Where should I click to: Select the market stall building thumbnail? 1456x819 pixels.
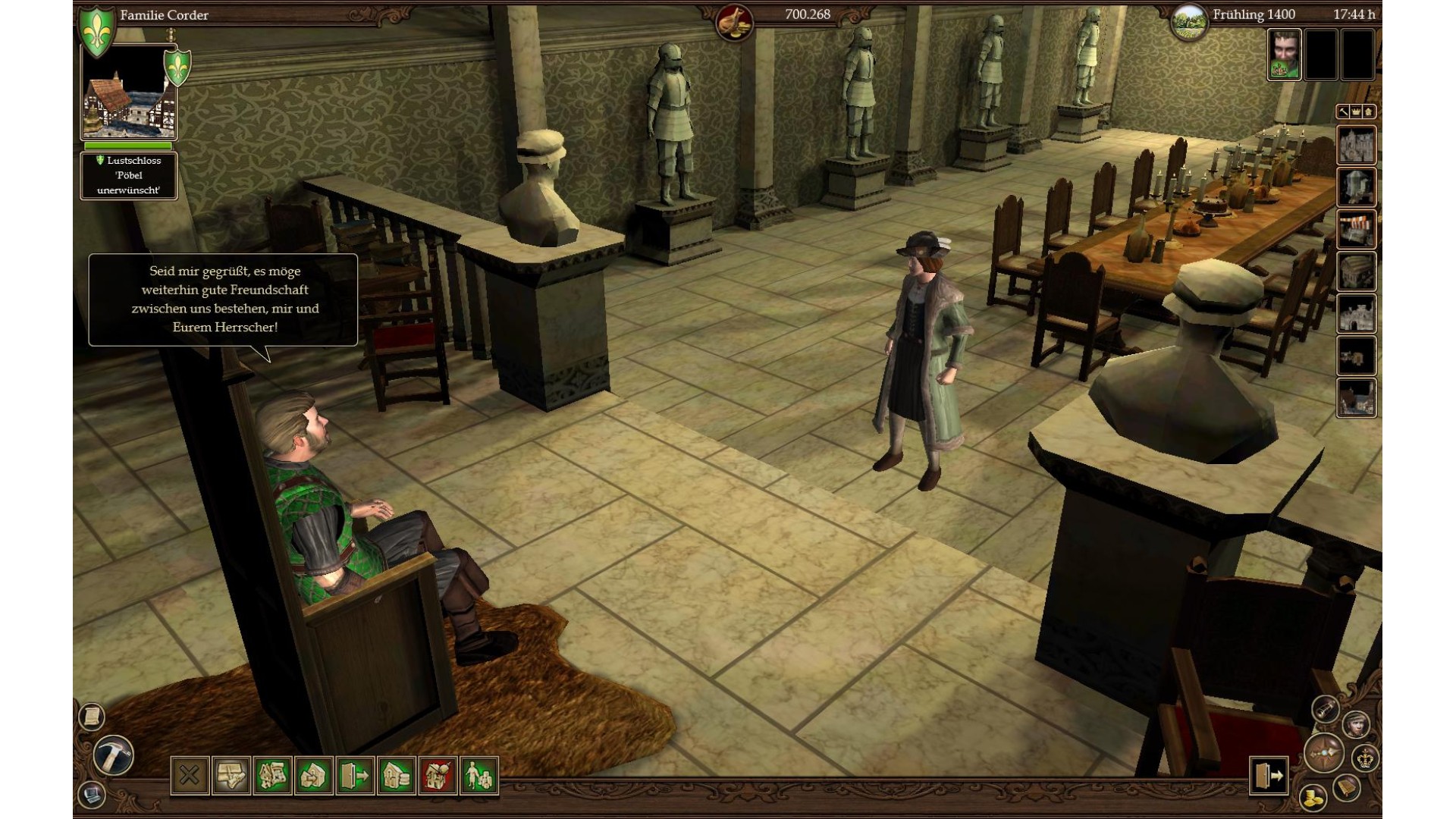tap(1356, 230)
